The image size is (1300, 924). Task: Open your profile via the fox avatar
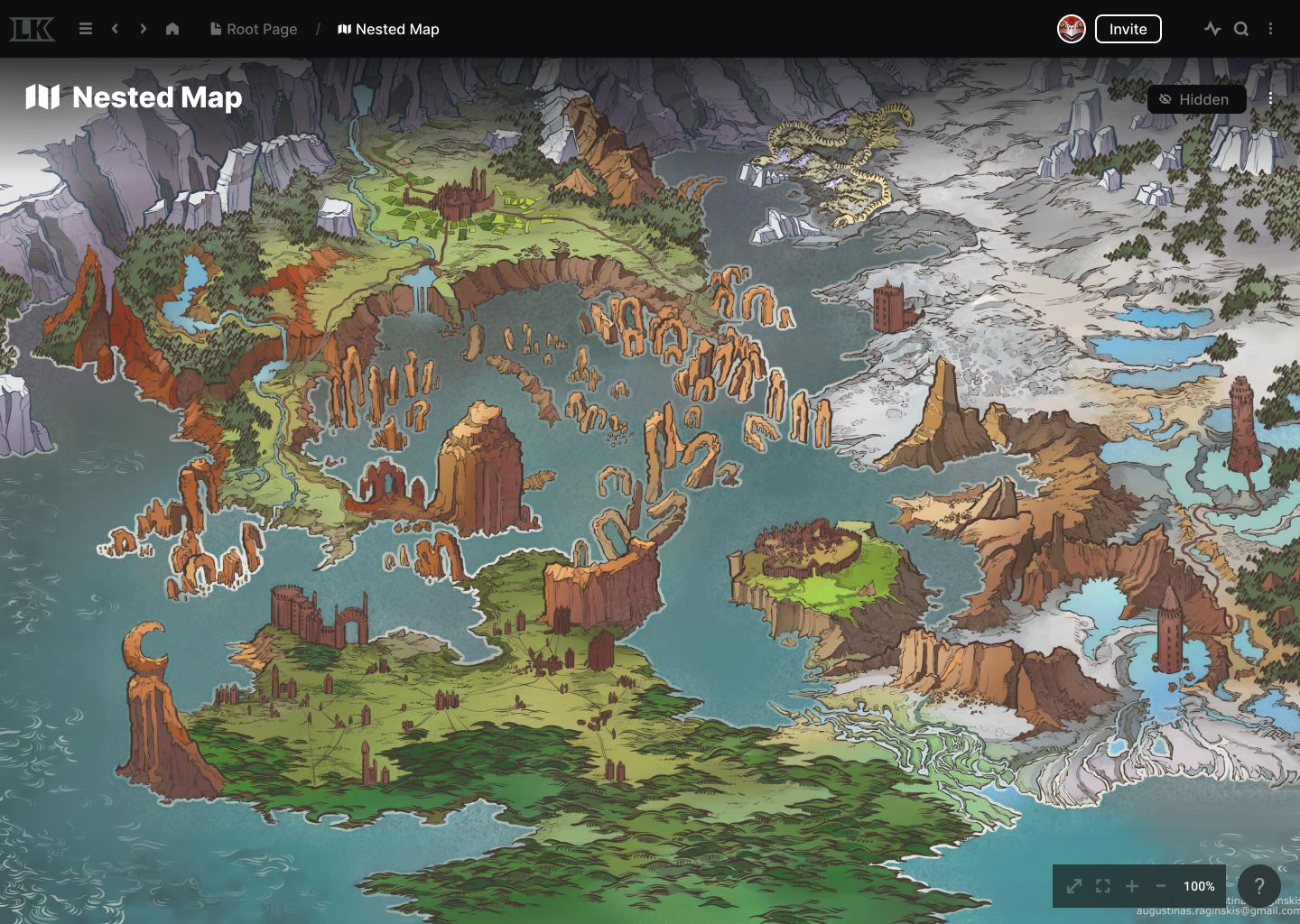1071,28
